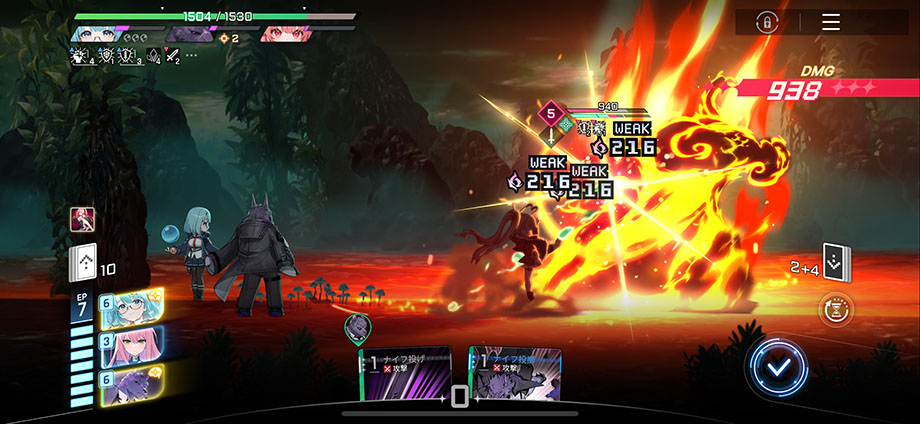The width and height of the screenshot is (920, 424).
Task: Inspect the sword debuff status icon
Action: tap(171, 56)
